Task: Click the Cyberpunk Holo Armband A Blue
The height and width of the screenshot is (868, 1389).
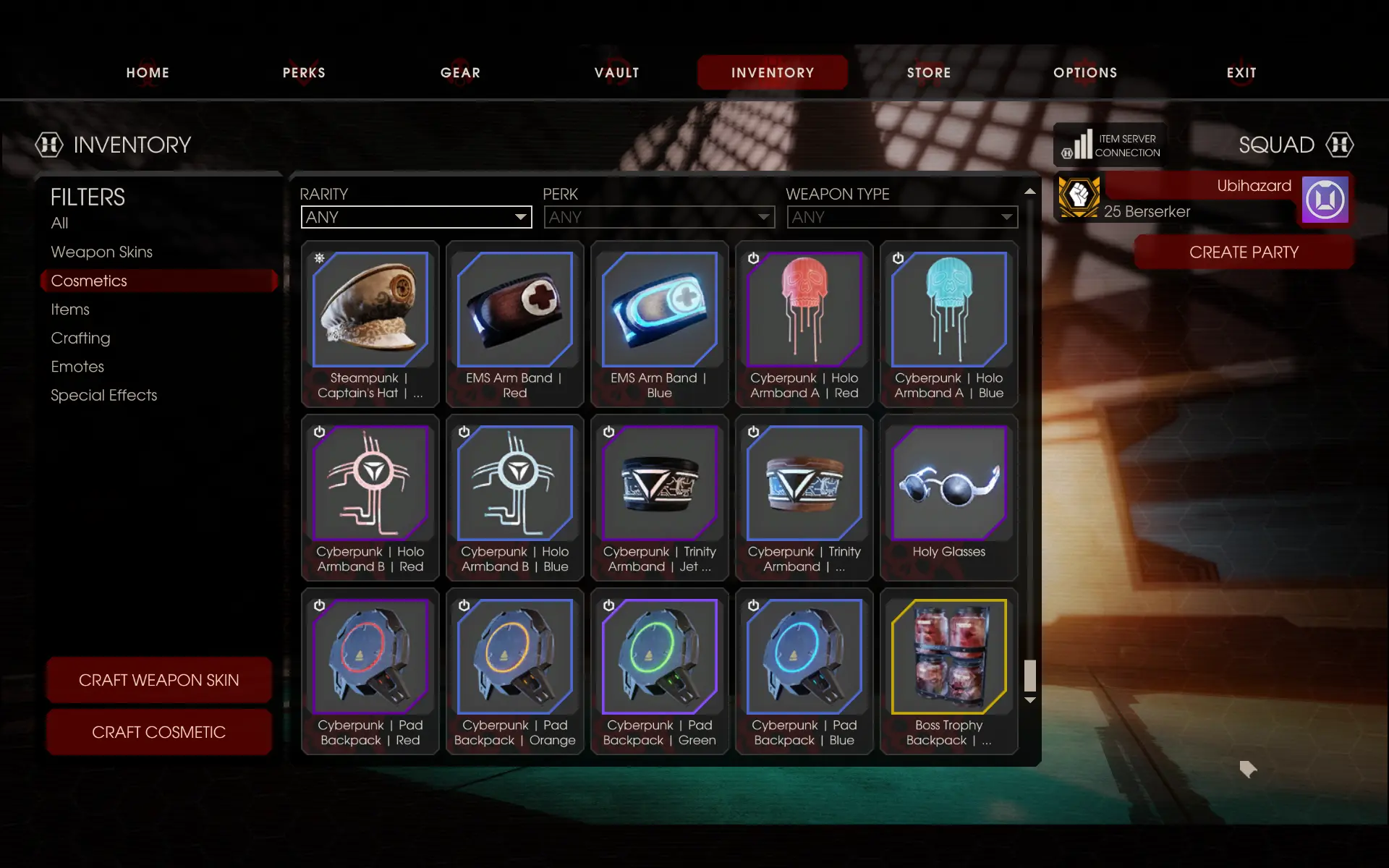Action: pyautogui.click(x=949, y=323)
